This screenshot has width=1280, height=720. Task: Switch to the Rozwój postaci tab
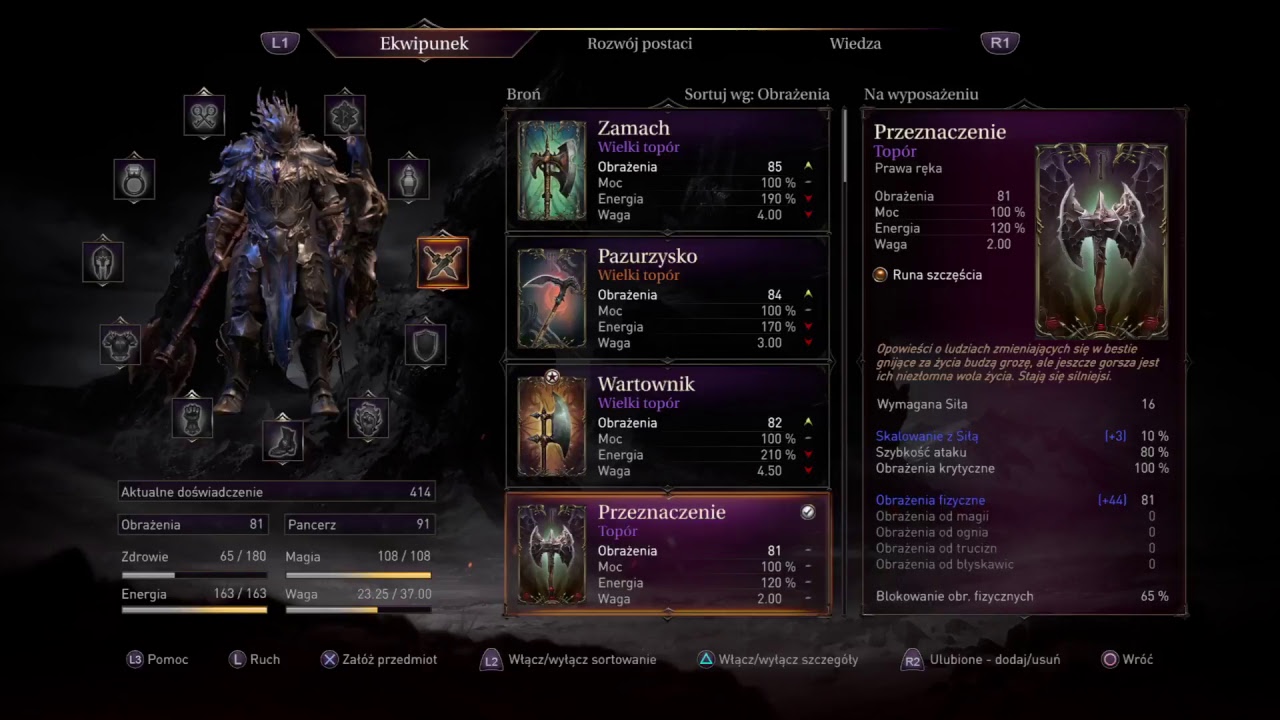639,44
